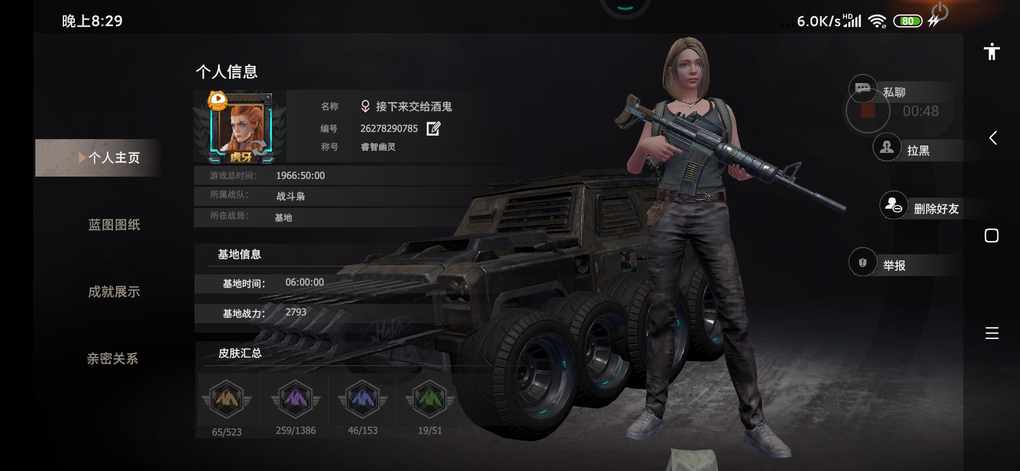This screenshot has width=1020, height=471.
Task: Select the purple skin badge 259/1386
Action: [x=293, y=401]
